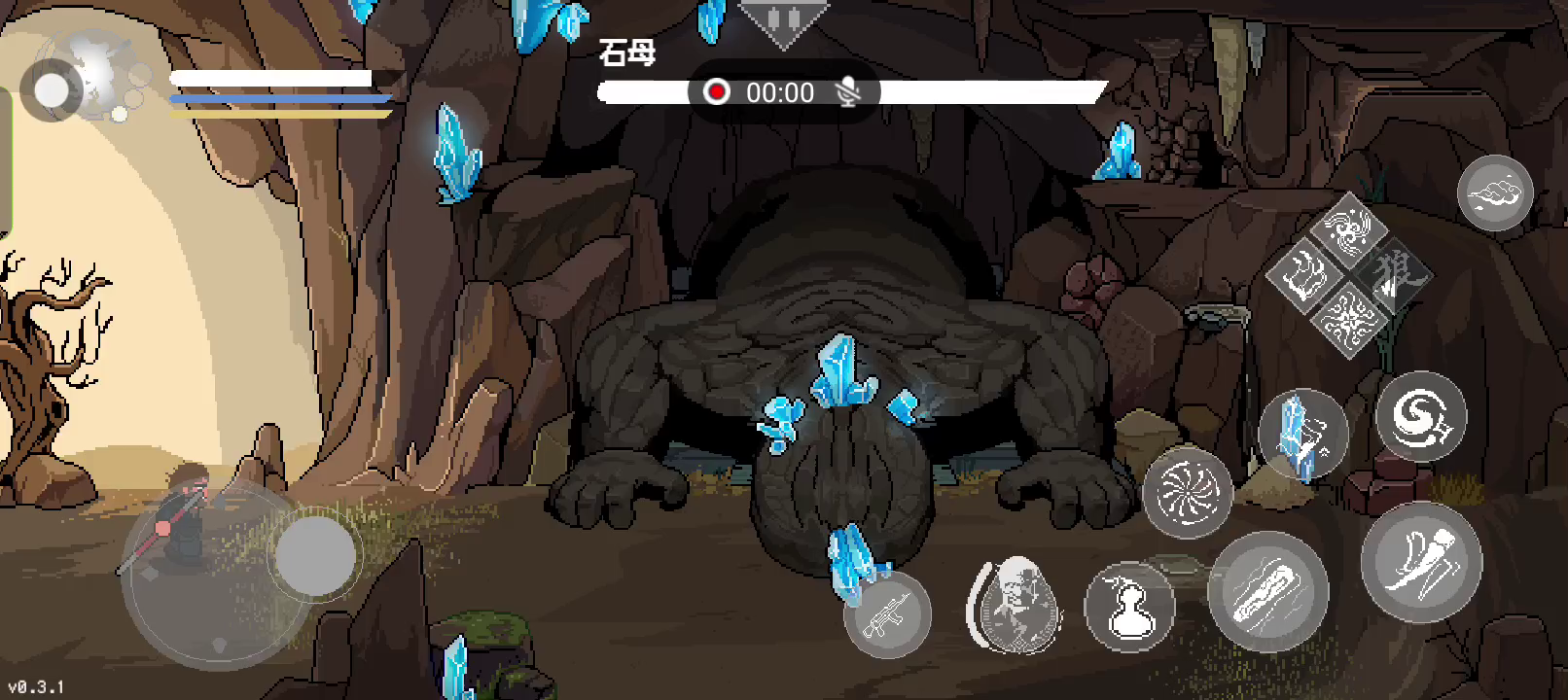Image resolution: width=1568 pixels, height=700 pixels.
Task: Tap the cloud somersault button
Action: pos(1495,192)
